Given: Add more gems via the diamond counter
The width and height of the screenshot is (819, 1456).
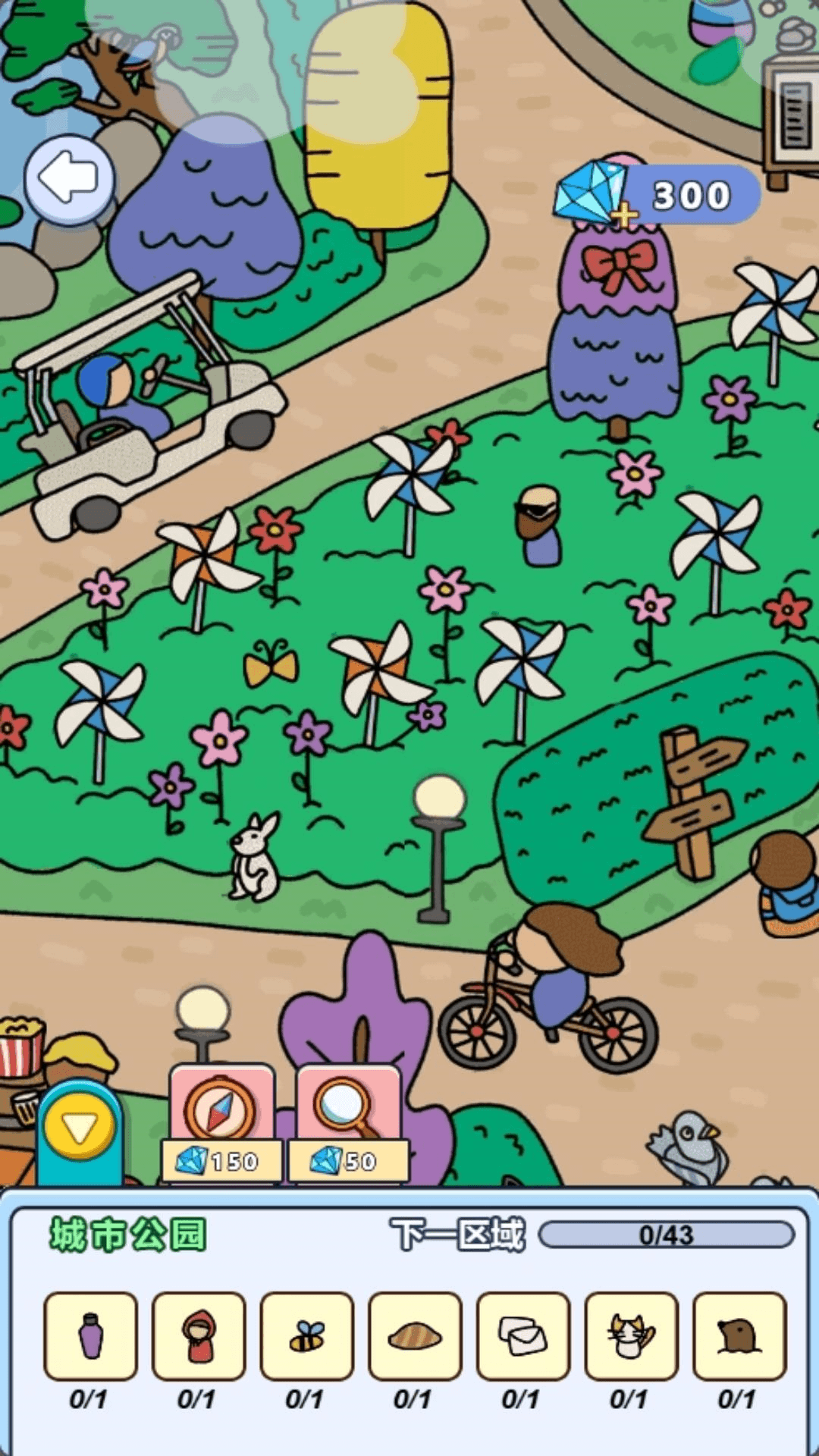Looking at the screenshot, I should click(x=623, y=215).
